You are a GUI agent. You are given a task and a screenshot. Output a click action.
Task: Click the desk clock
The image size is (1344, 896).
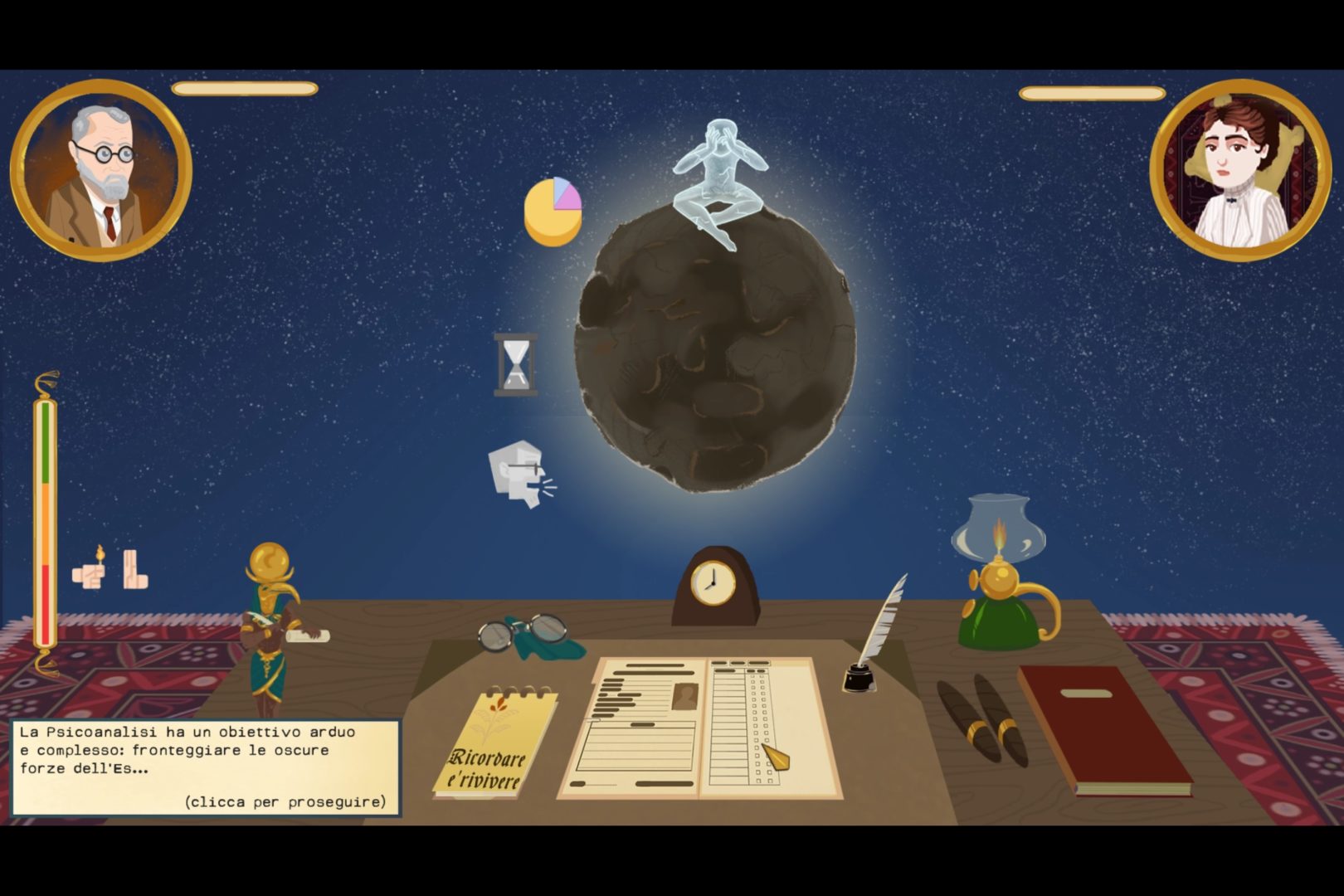click(x=713, y=585)
